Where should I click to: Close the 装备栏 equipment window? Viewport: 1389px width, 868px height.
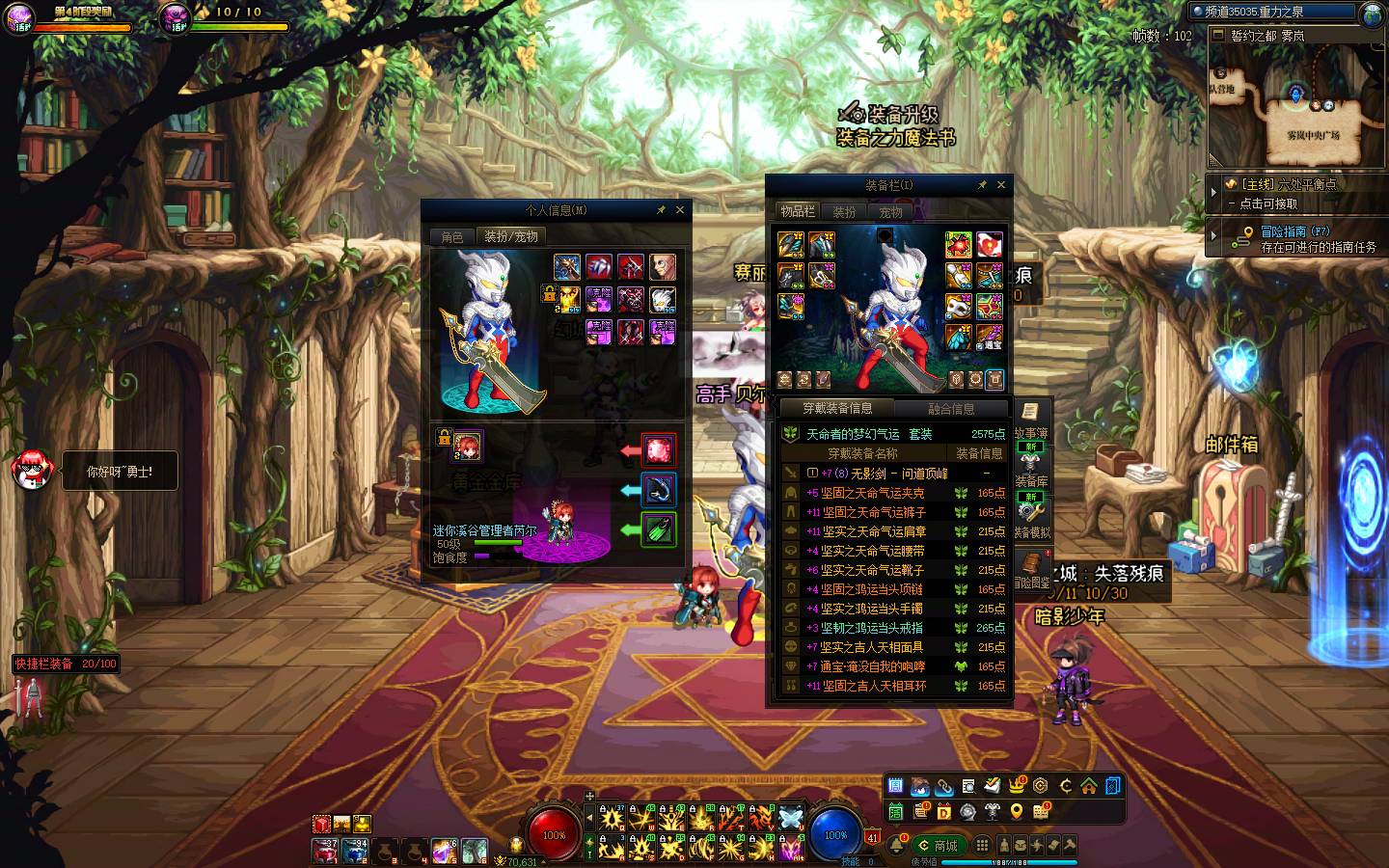(1001, 184)
